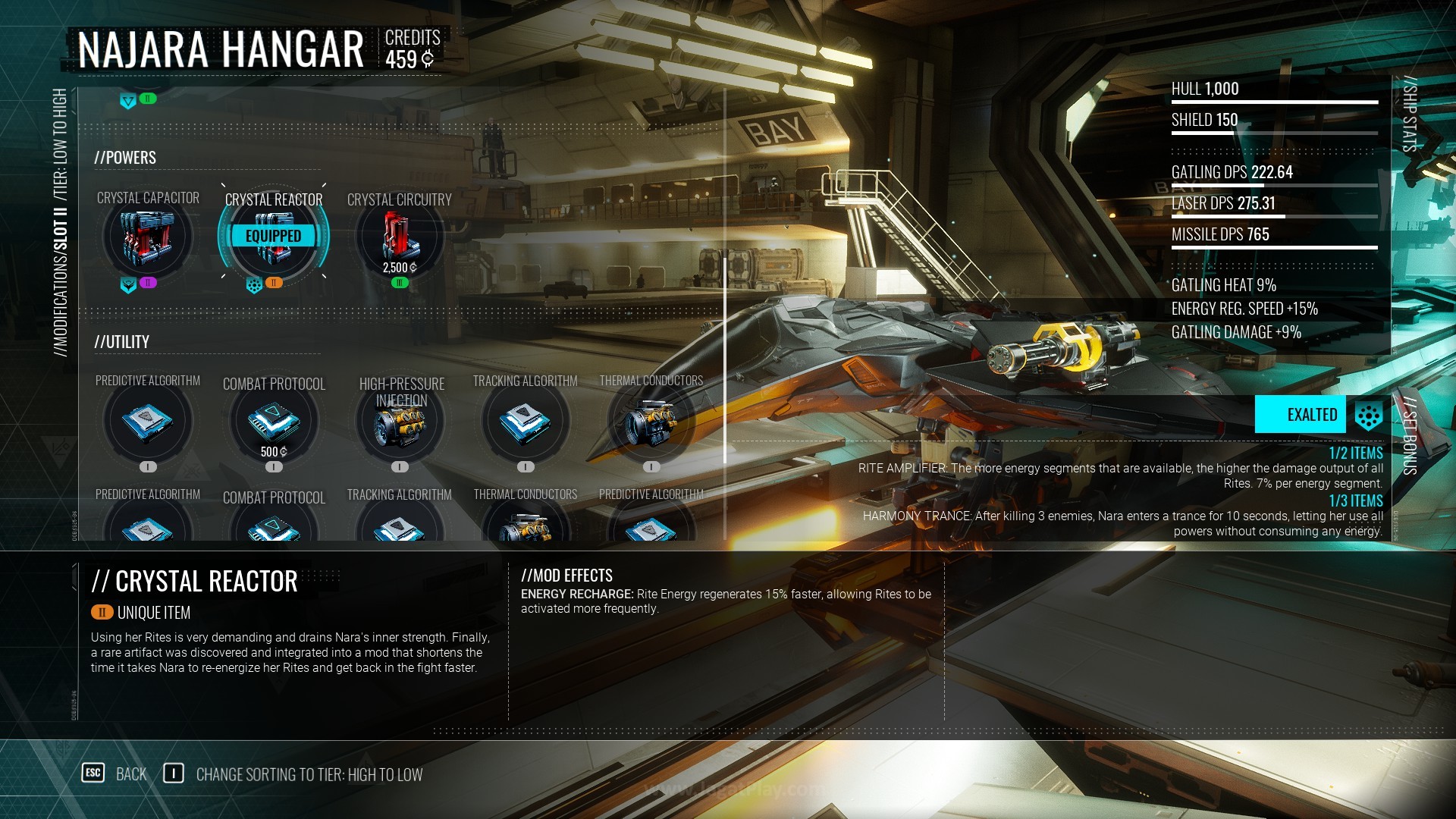This screenshot has height=819, width=1456.
Task: Click the equipped Crystal Reactor mod
Action: click(x=274, y=237)
